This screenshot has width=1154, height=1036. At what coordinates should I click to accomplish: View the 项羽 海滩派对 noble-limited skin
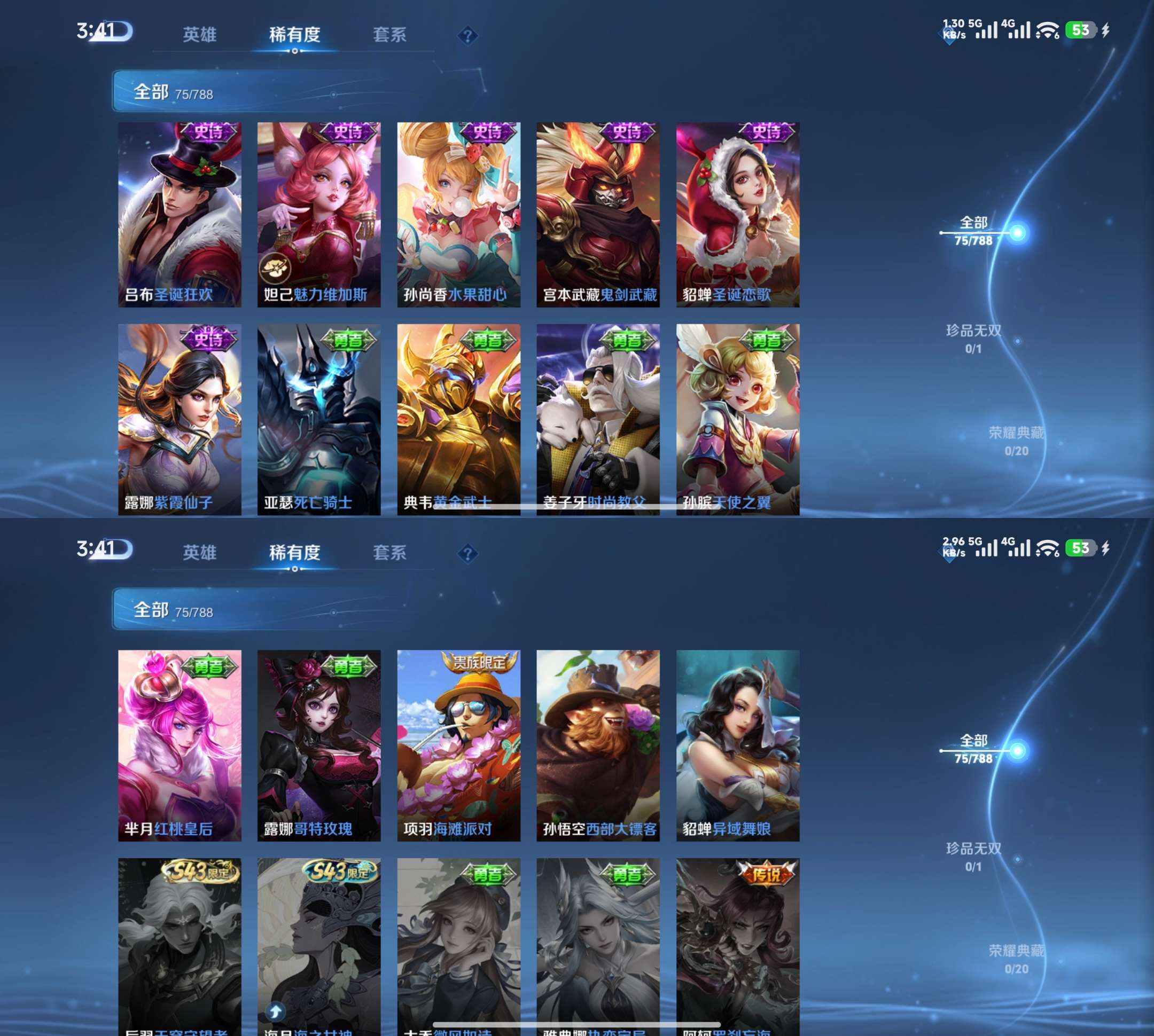pos(458,745)
